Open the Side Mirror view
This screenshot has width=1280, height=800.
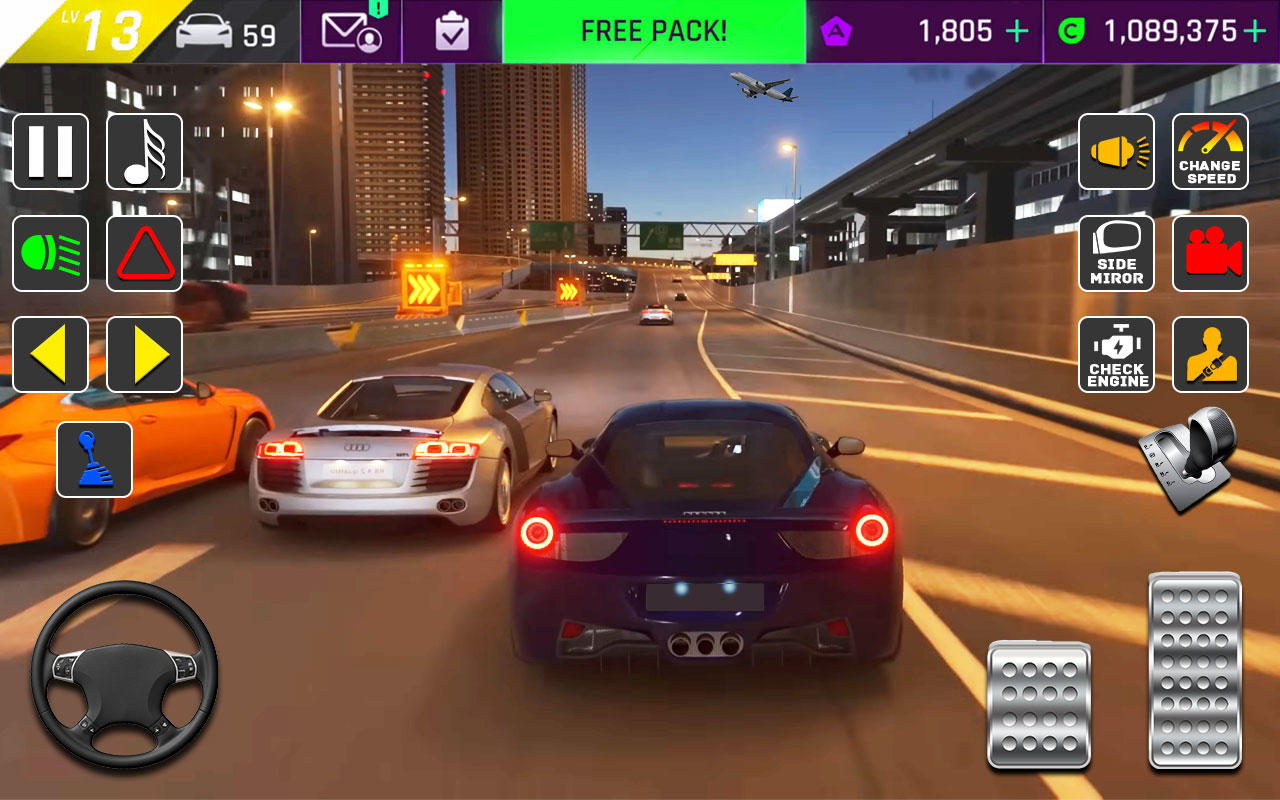point(1116,253)
